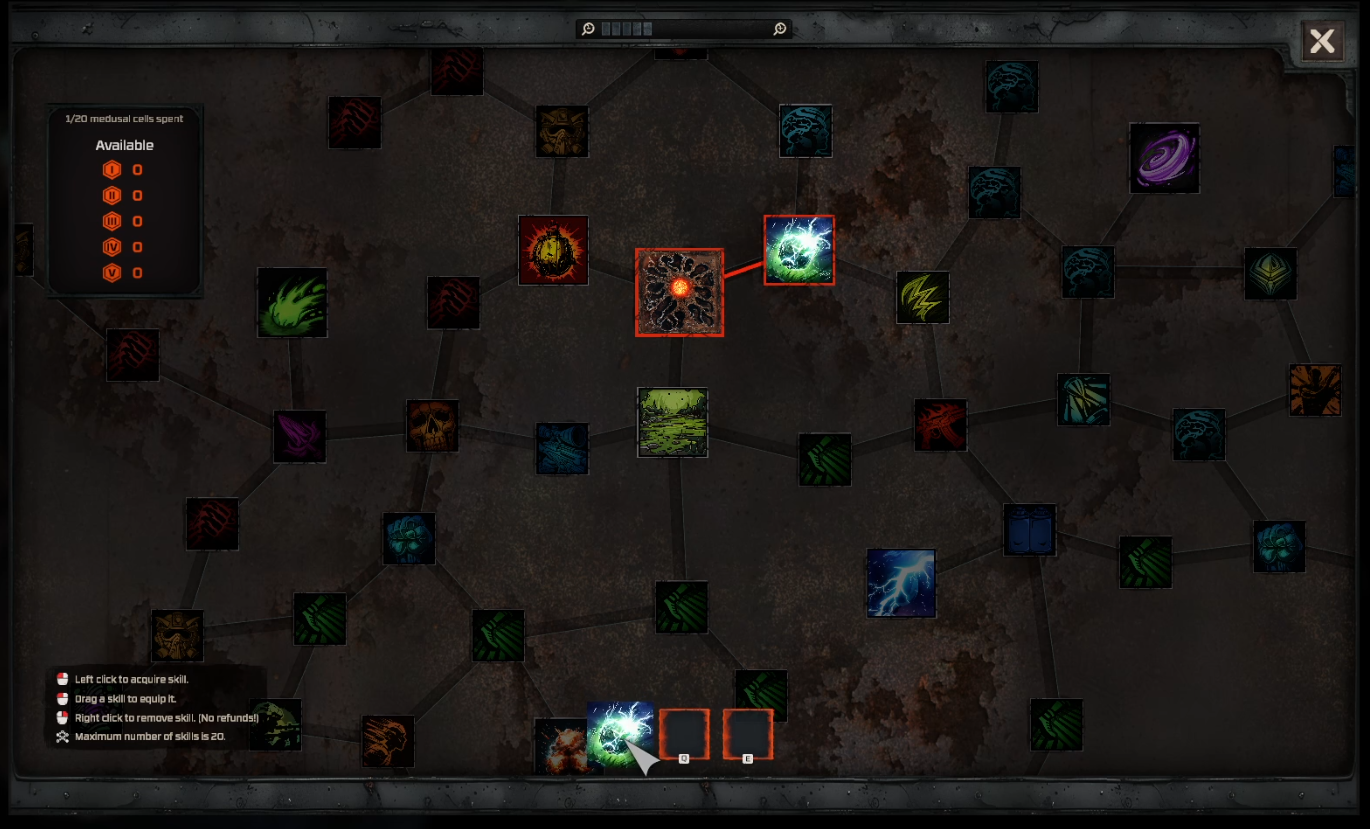Select the empty Q skill slot
1370x829 pixels.
[684, 734]
